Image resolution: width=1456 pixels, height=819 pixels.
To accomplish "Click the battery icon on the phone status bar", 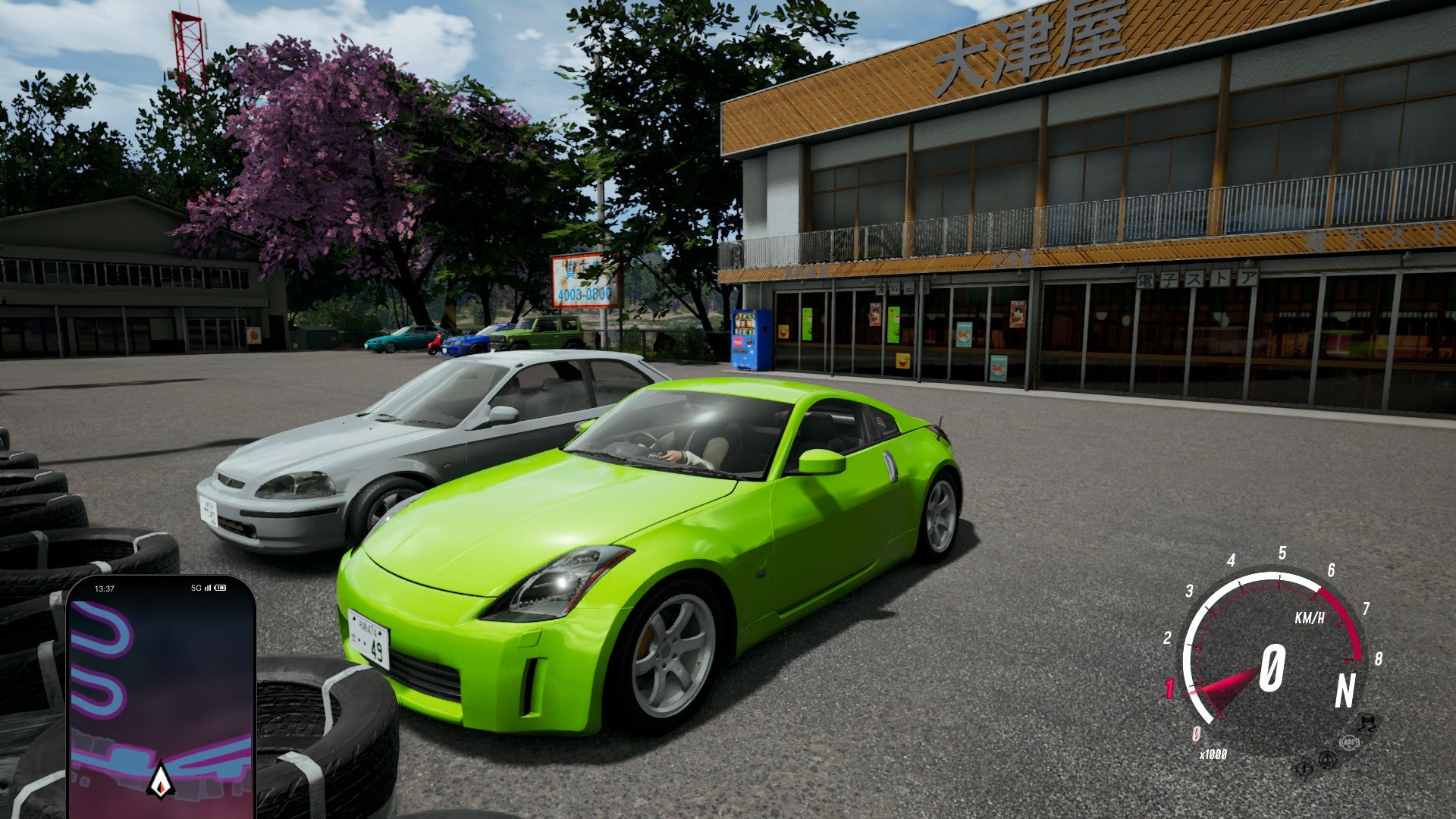I will click(x=219, y=588).
